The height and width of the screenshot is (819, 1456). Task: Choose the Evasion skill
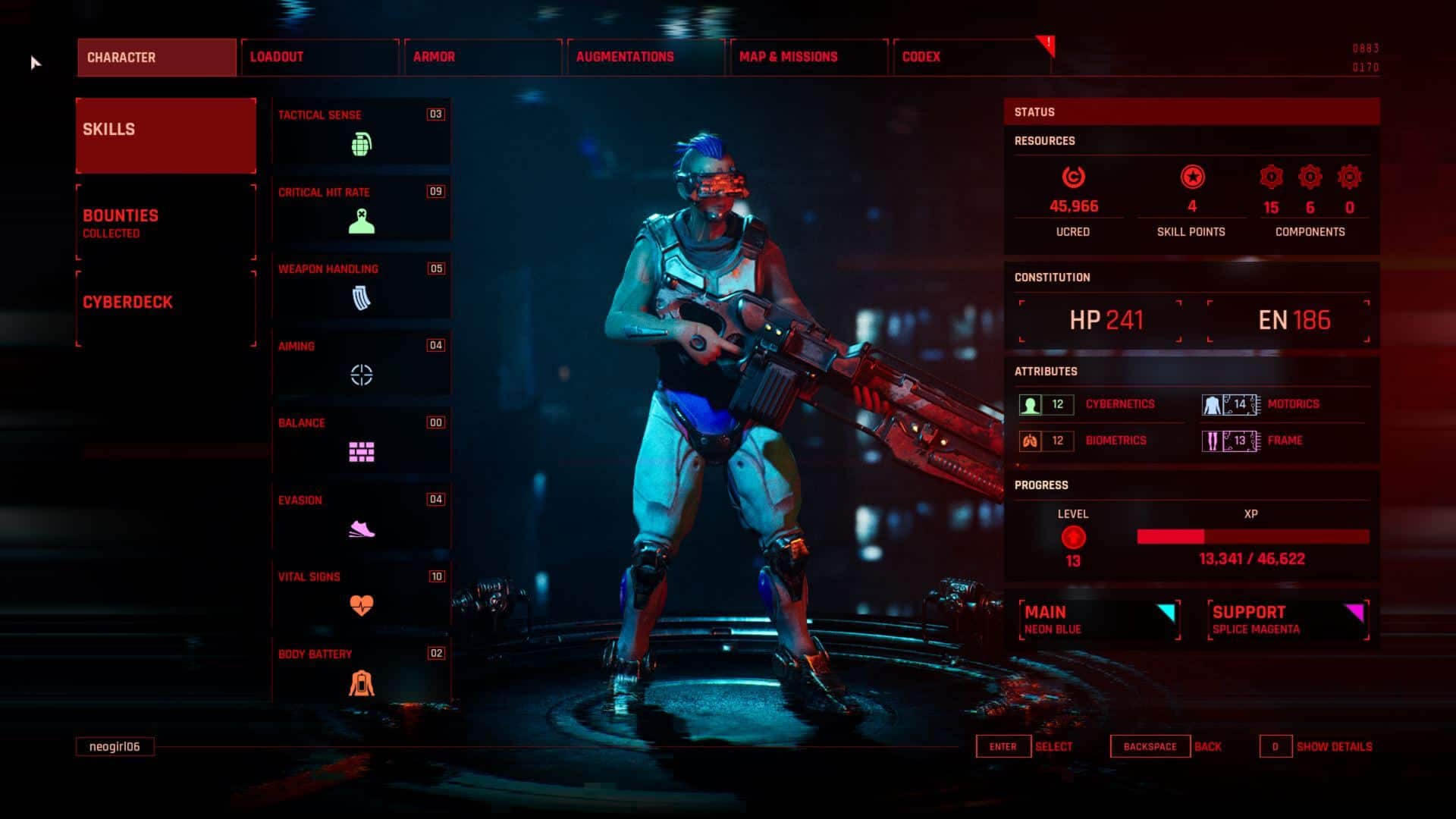(x=361, y=517)
